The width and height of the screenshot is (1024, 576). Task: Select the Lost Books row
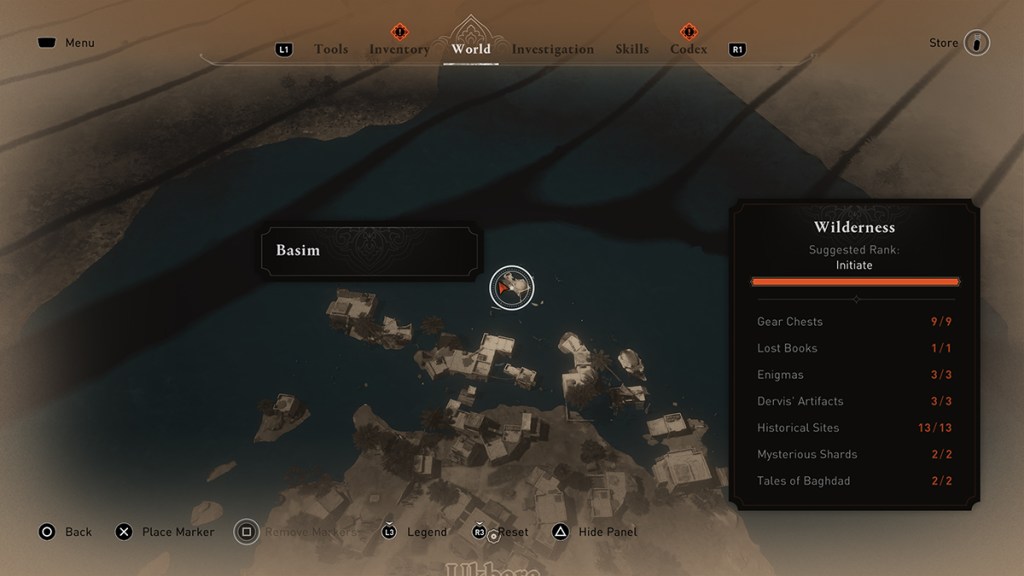point(856,348)
